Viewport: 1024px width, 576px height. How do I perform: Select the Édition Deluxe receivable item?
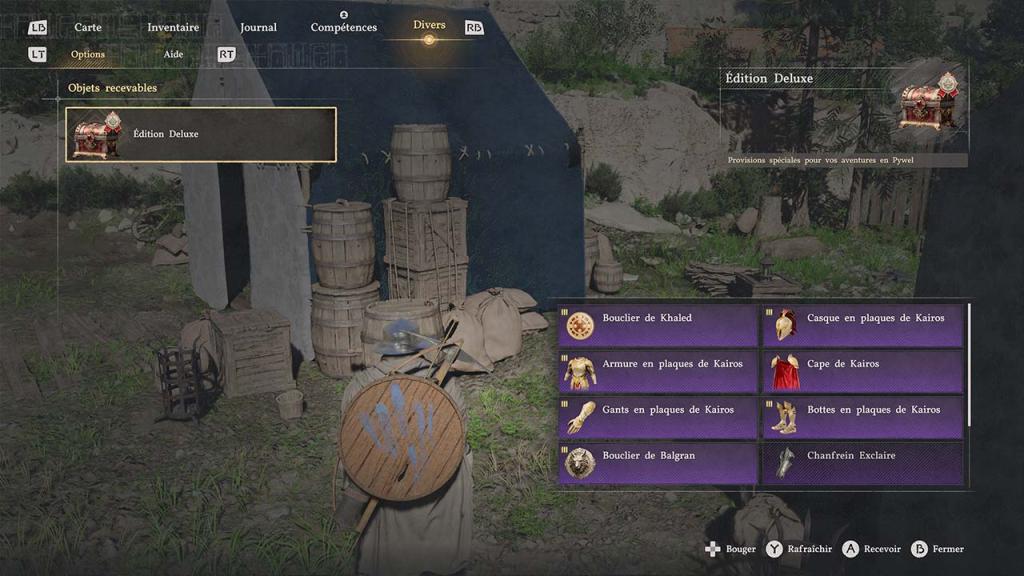(201, 134)
